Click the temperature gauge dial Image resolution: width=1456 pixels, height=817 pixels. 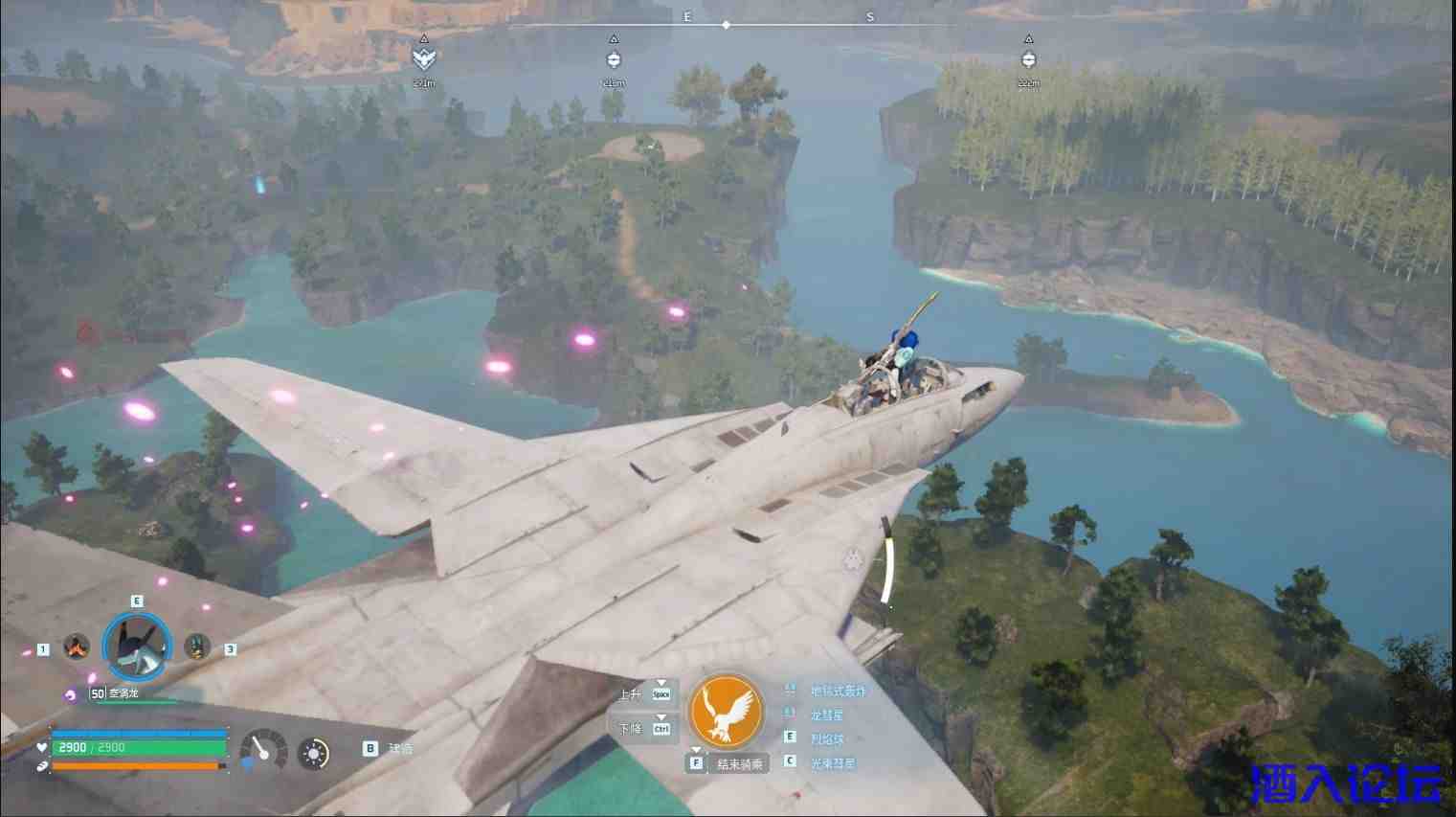point(263,750)
